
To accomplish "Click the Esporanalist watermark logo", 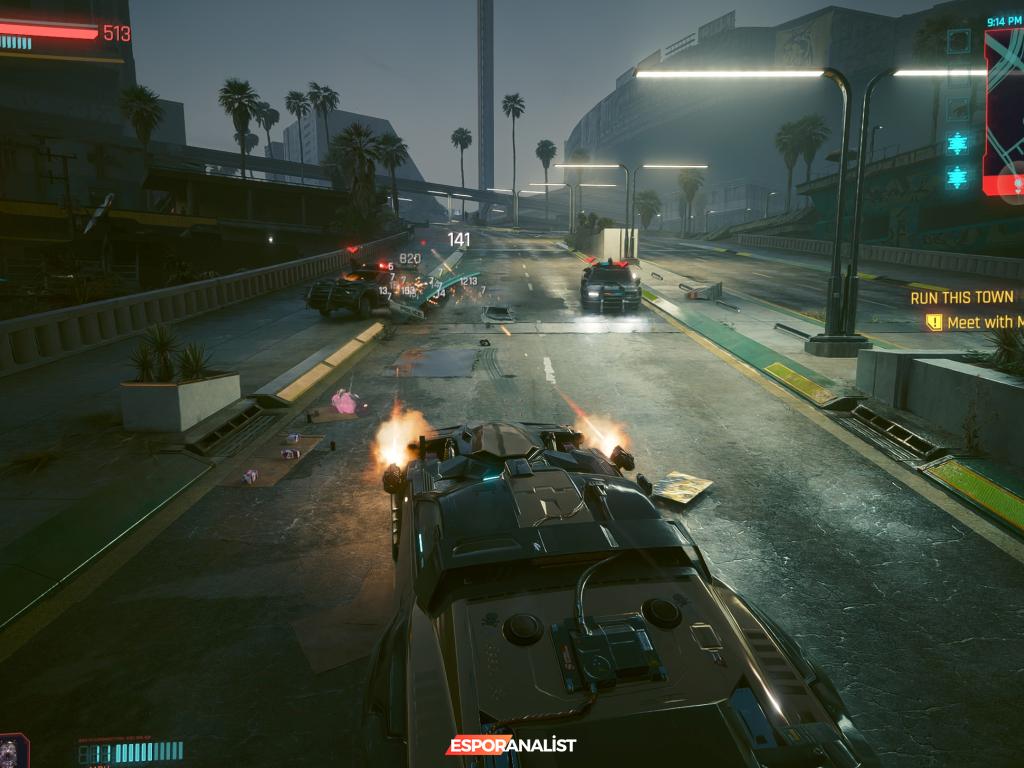I will pos(511,745).
